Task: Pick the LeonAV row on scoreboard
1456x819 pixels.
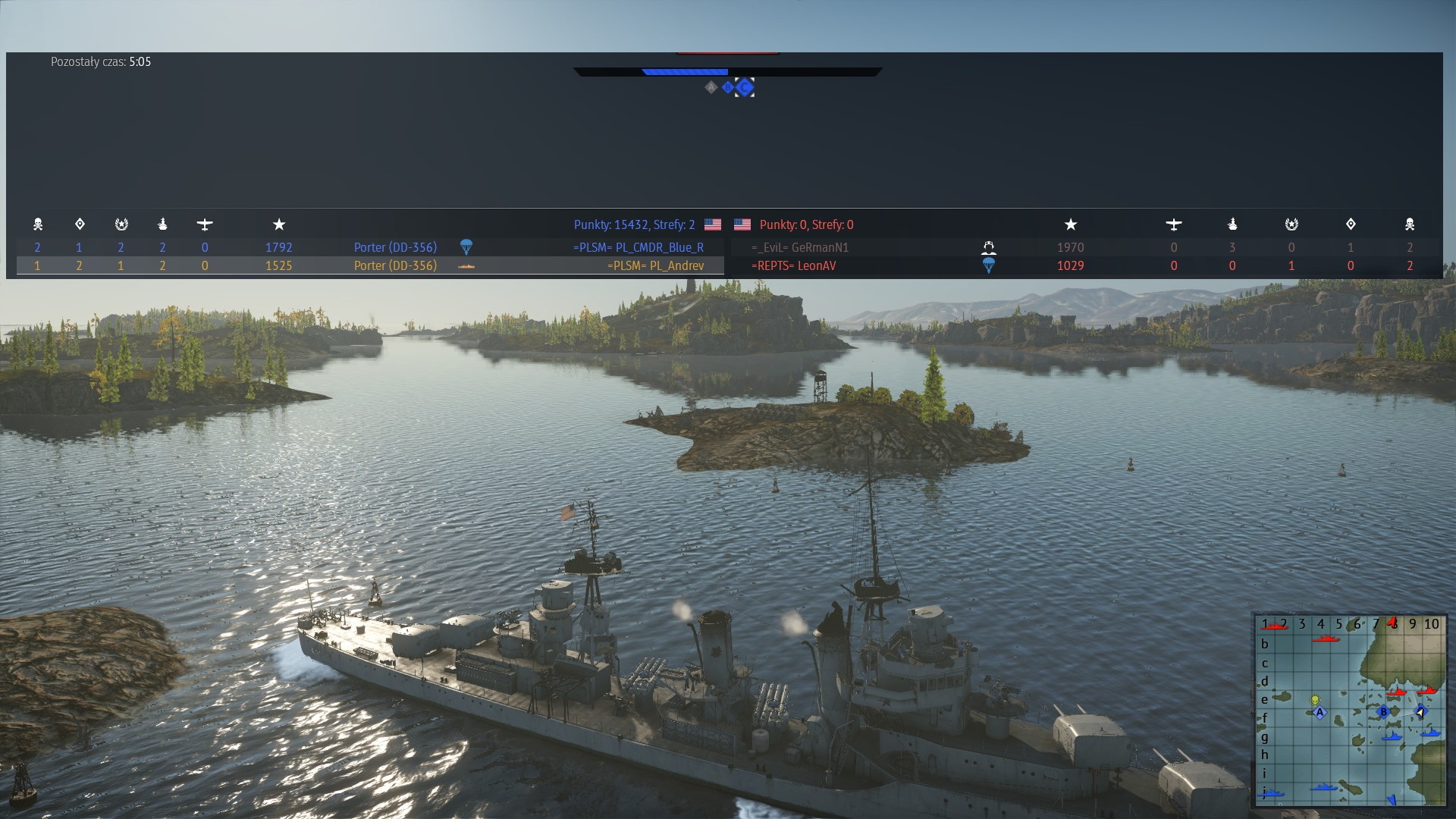Action: click(x=793, y=265)
